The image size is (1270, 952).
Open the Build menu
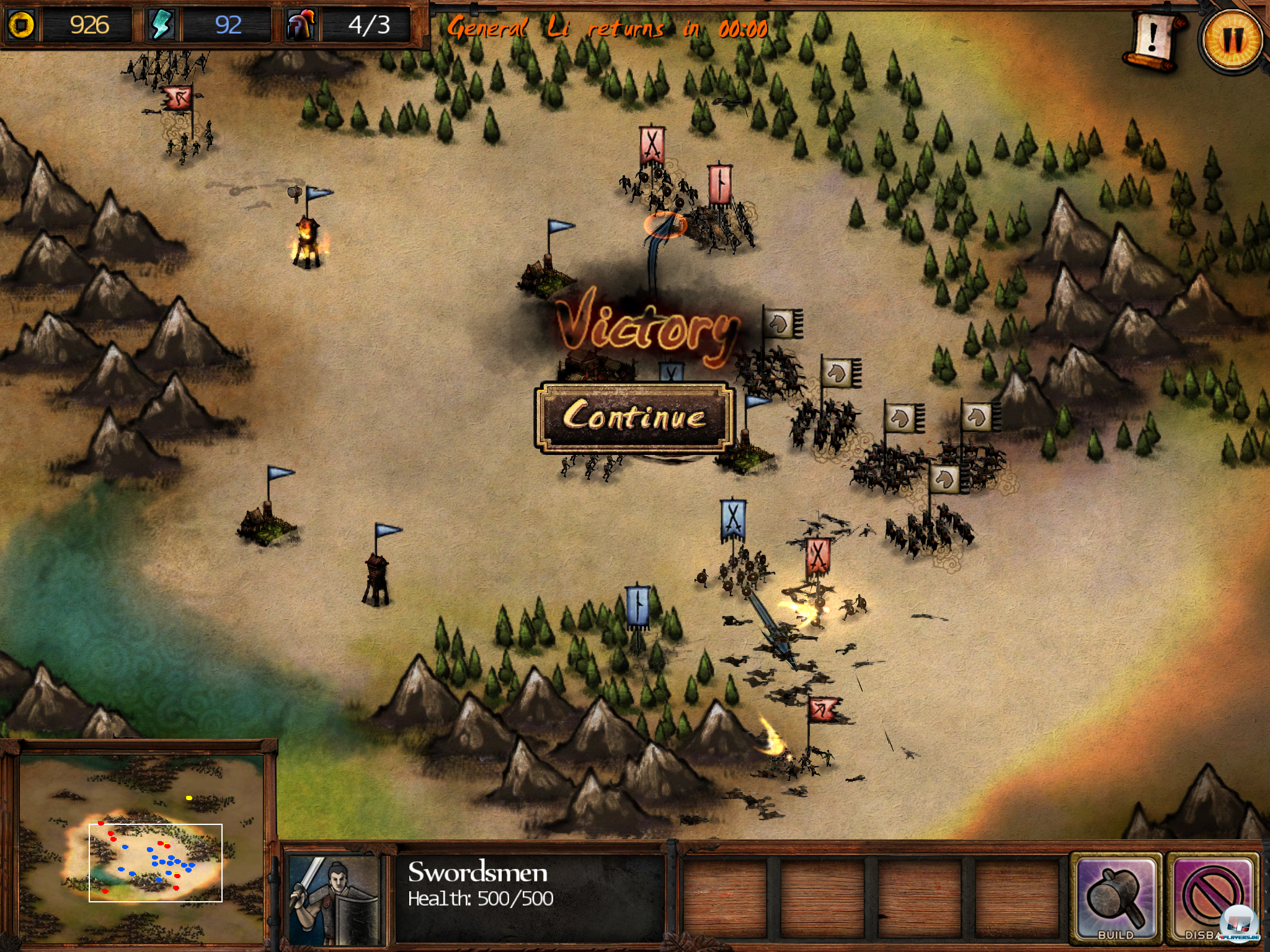coord(1116,897)
